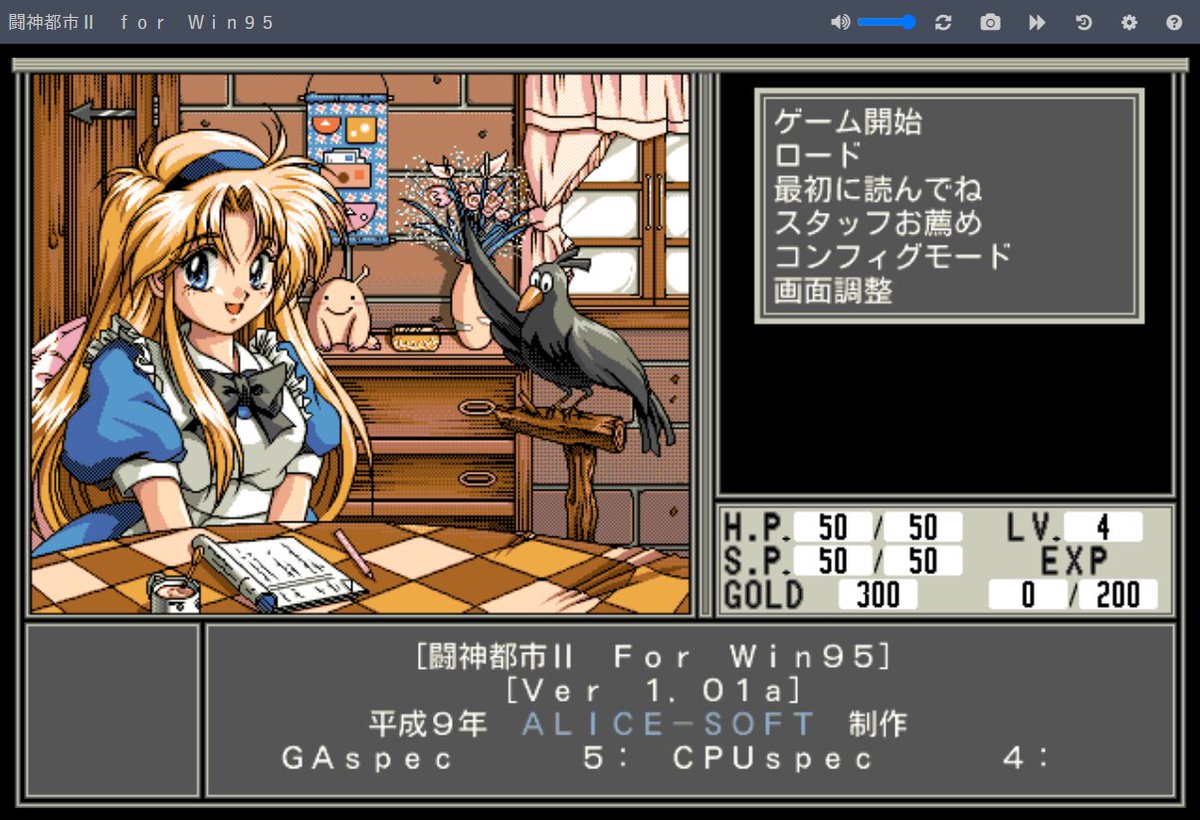Open 最初に読んでね read-me entry
The width and height of the screenshot is (1200, 820).
877,190
